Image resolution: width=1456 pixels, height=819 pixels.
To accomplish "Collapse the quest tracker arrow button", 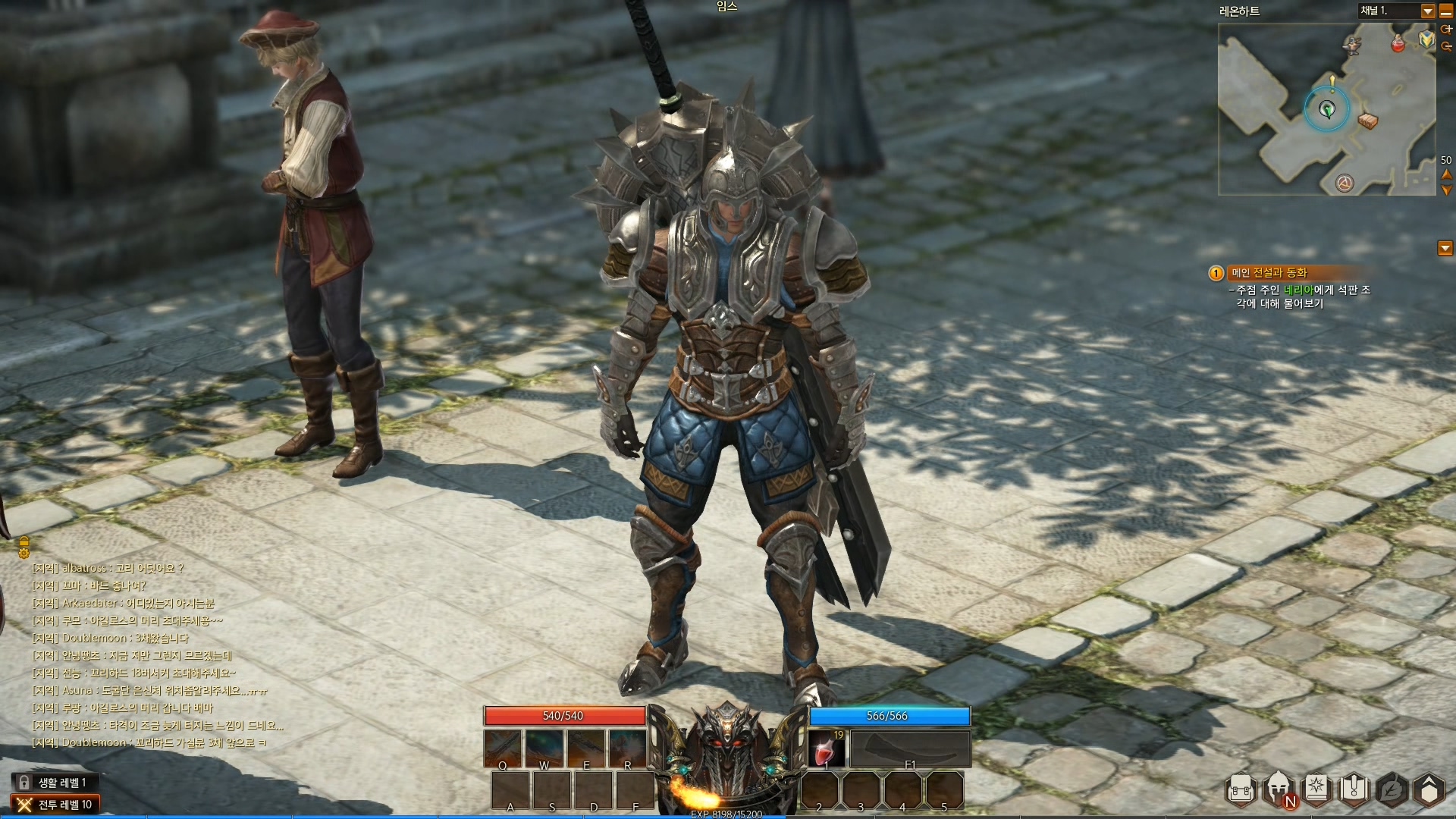I will [1445, 249].
